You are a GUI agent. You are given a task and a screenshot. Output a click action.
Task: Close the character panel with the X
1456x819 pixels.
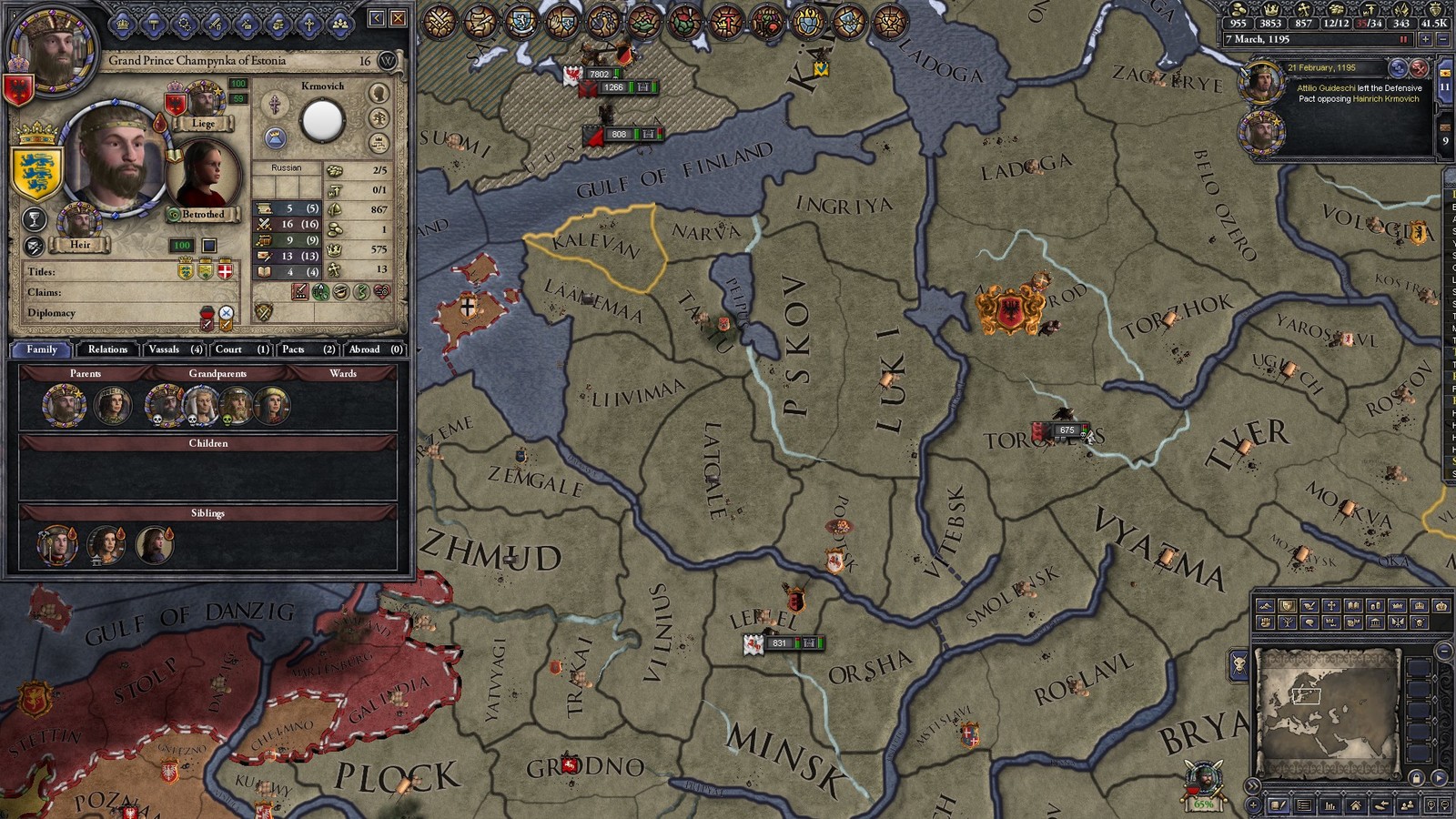399,18
